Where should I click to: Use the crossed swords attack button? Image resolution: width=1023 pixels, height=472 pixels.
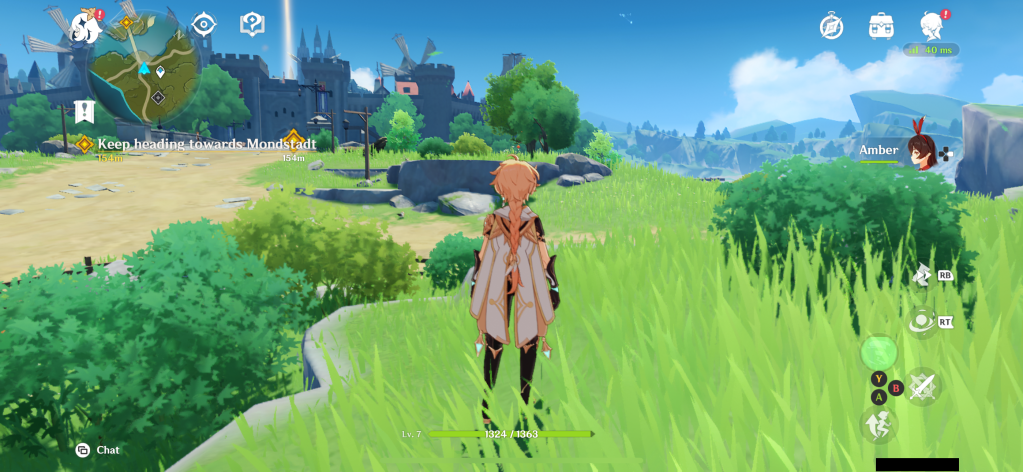(x=921, y=386)
